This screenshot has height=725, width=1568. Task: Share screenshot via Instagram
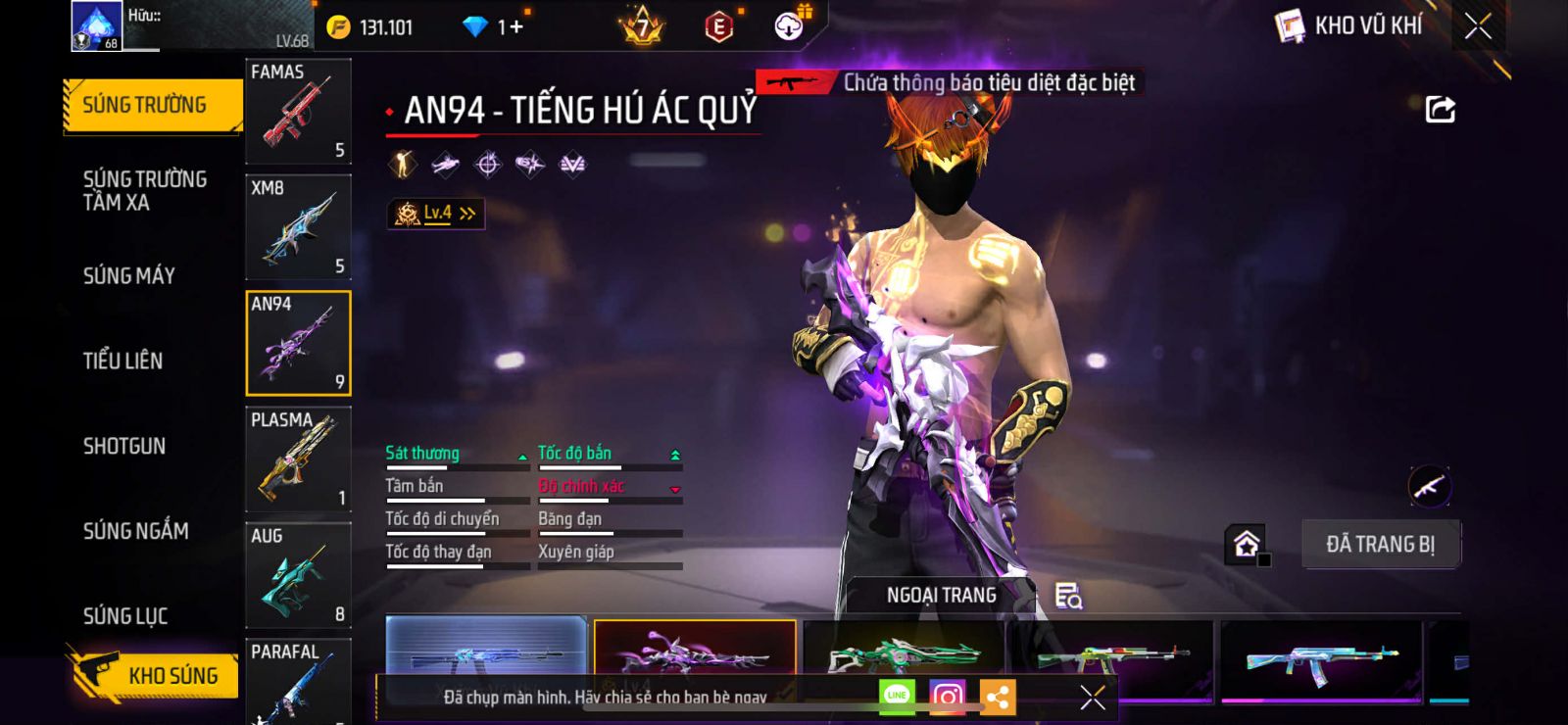(947, 697)
